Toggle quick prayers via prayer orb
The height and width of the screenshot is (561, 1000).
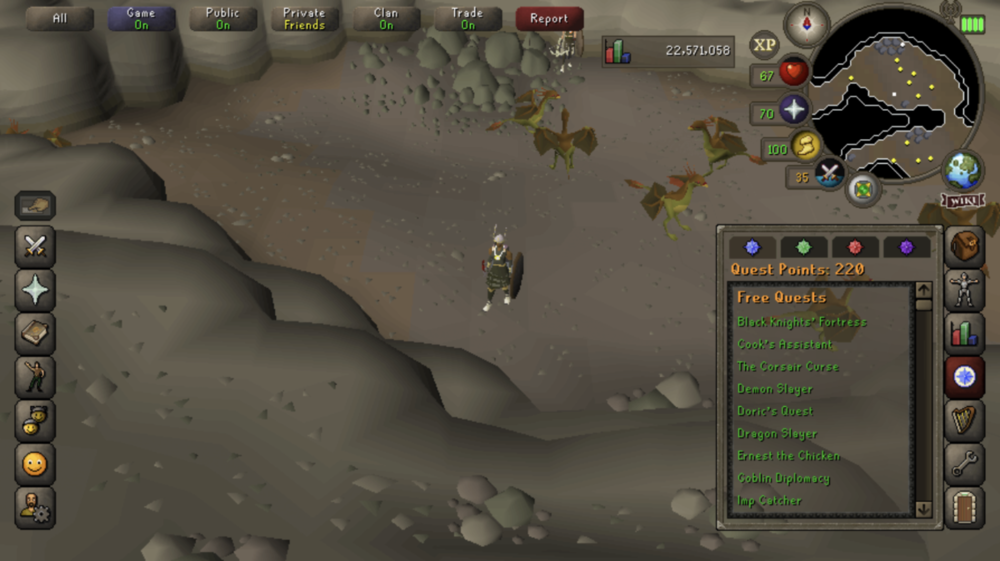pyautogui.click(x=794, y=111)
